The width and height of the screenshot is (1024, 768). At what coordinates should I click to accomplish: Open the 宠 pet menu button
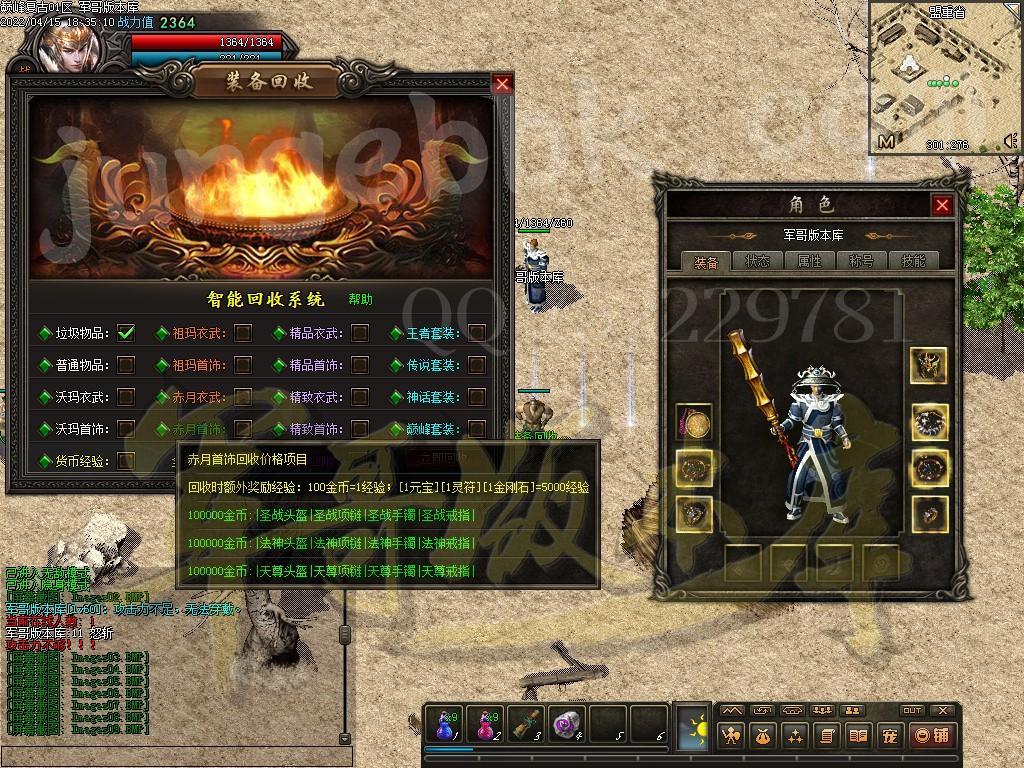(888, 736)
